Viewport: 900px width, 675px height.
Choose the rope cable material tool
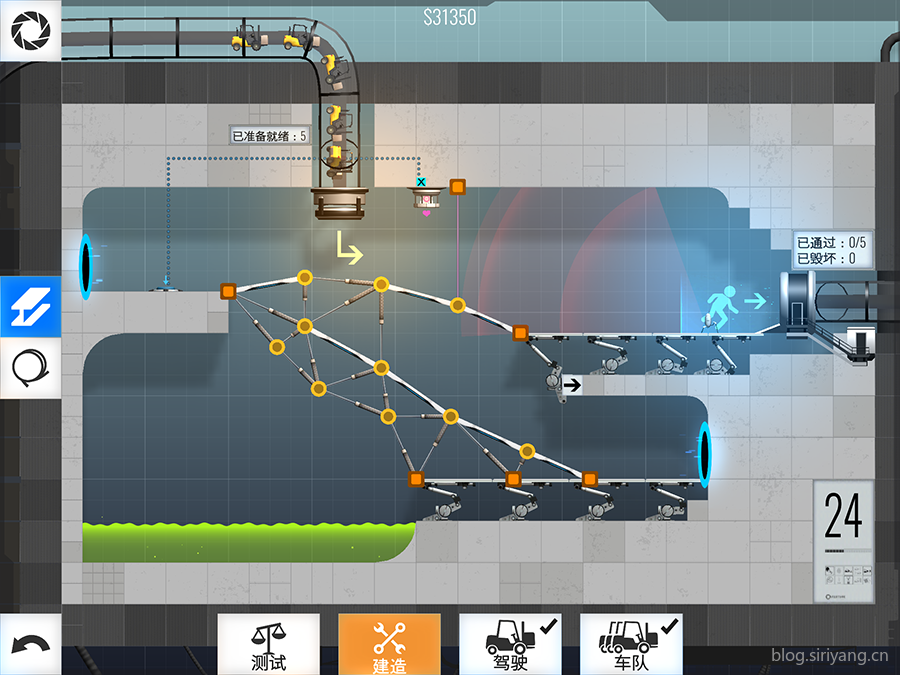30,368
